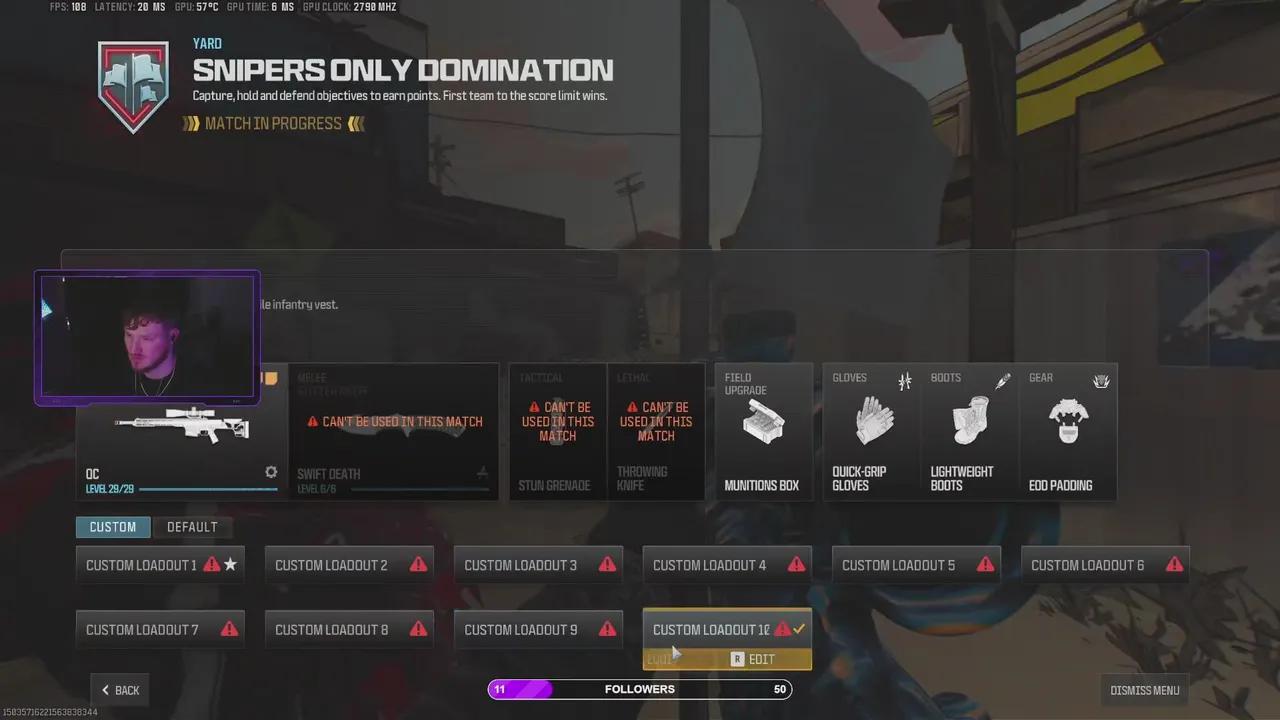The width and height of the screenshot is (1280, 720).
Task: Open the Munitions Box field upgrade
Action: (x=763, y=425)
